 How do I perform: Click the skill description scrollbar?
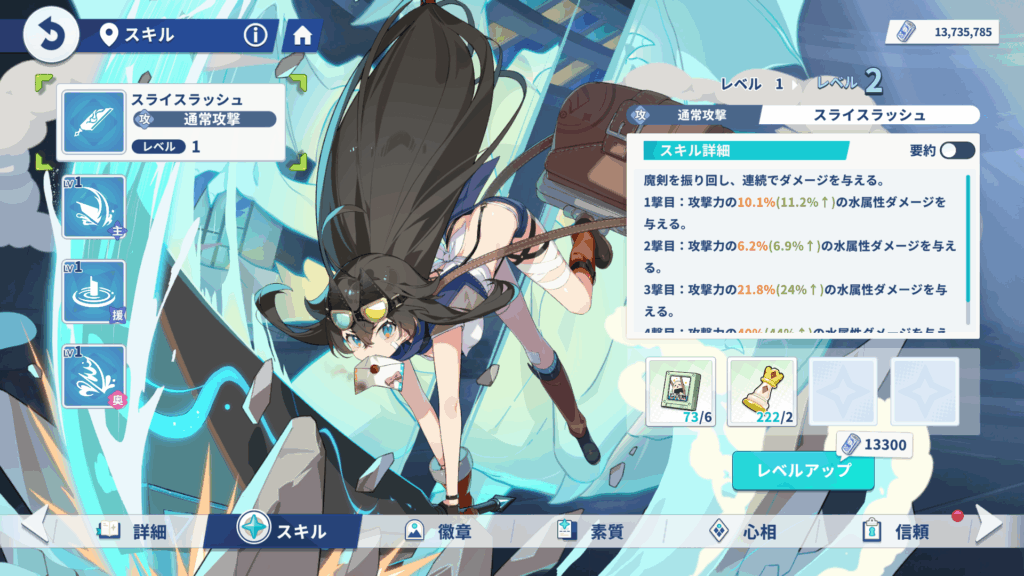tap(968, 238)
